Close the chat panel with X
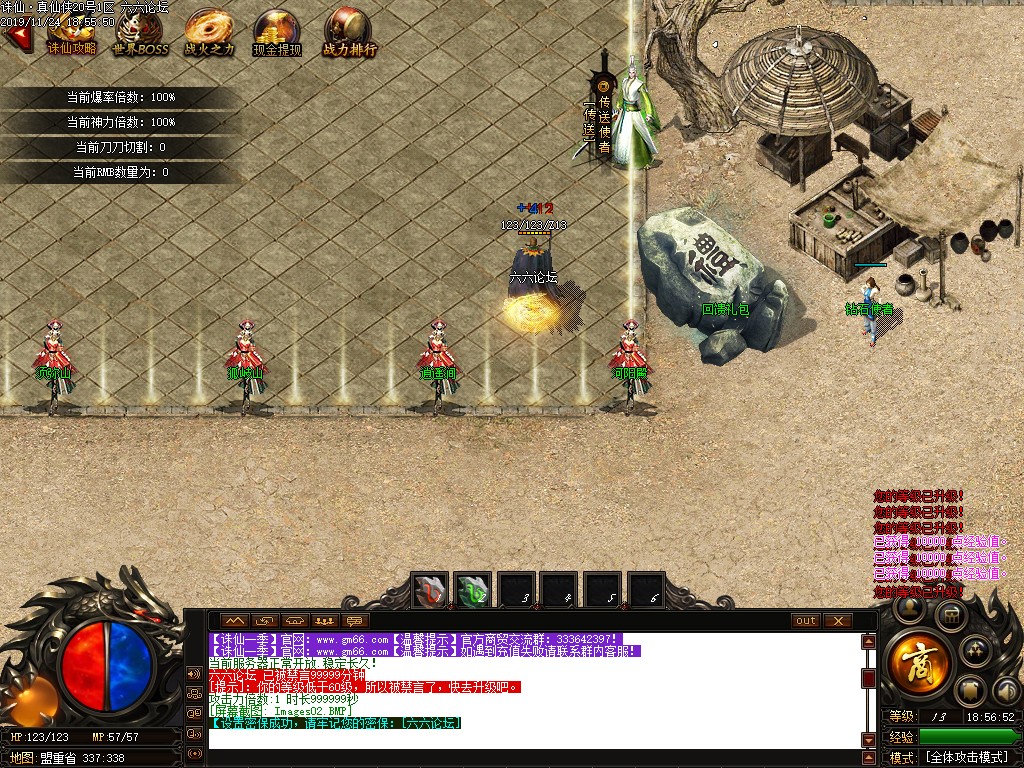Image resolution: width=1024 pixels, height=768 pixels. pos(838,621)
